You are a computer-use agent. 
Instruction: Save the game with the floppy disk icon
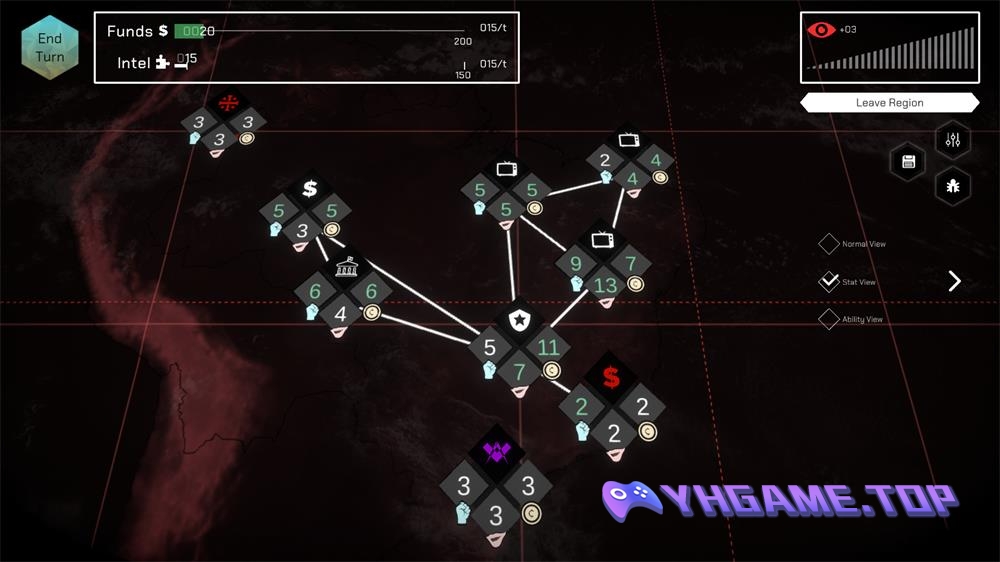[909, 162]
